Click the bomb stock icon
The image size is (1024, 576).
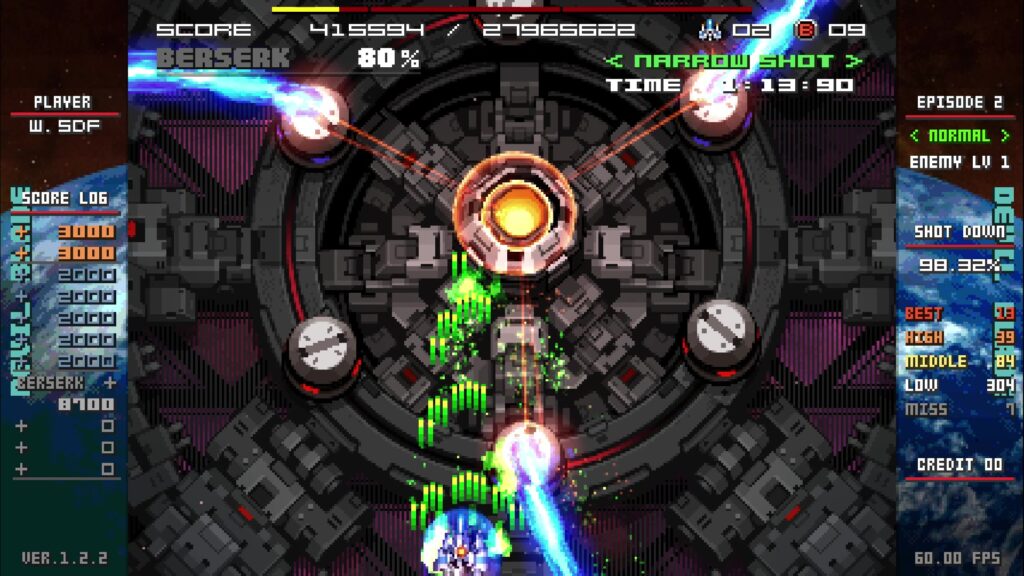point(805,30)
